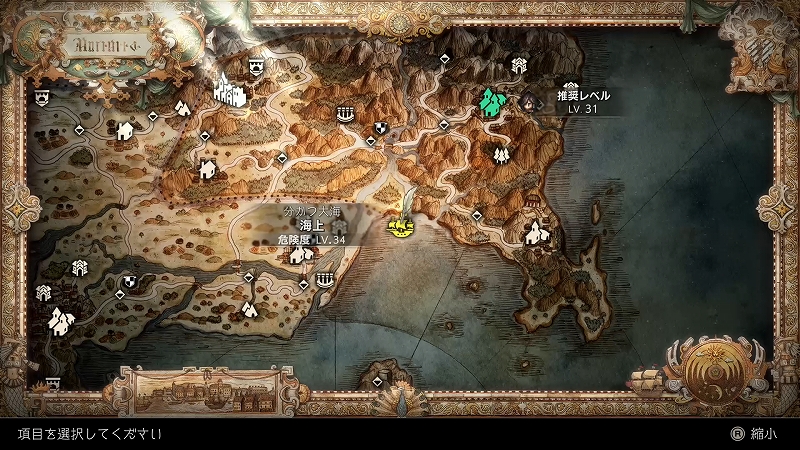Screen dimensions: 800x450
Task: Select the large town marker on the far western coast
Action: pyautogui.click(x=62, y=320)
